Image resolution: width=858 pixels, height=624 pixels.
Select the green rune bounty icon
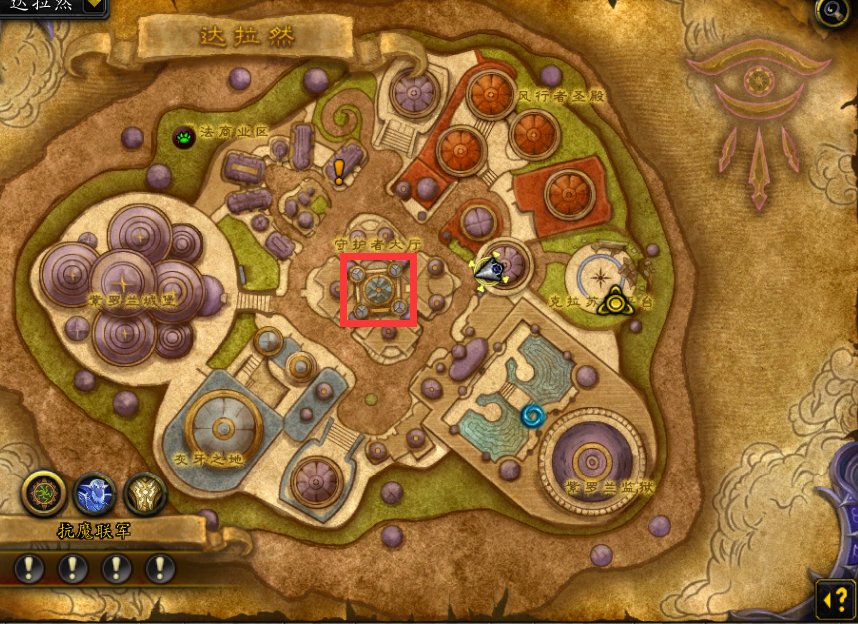coord(45,493)
